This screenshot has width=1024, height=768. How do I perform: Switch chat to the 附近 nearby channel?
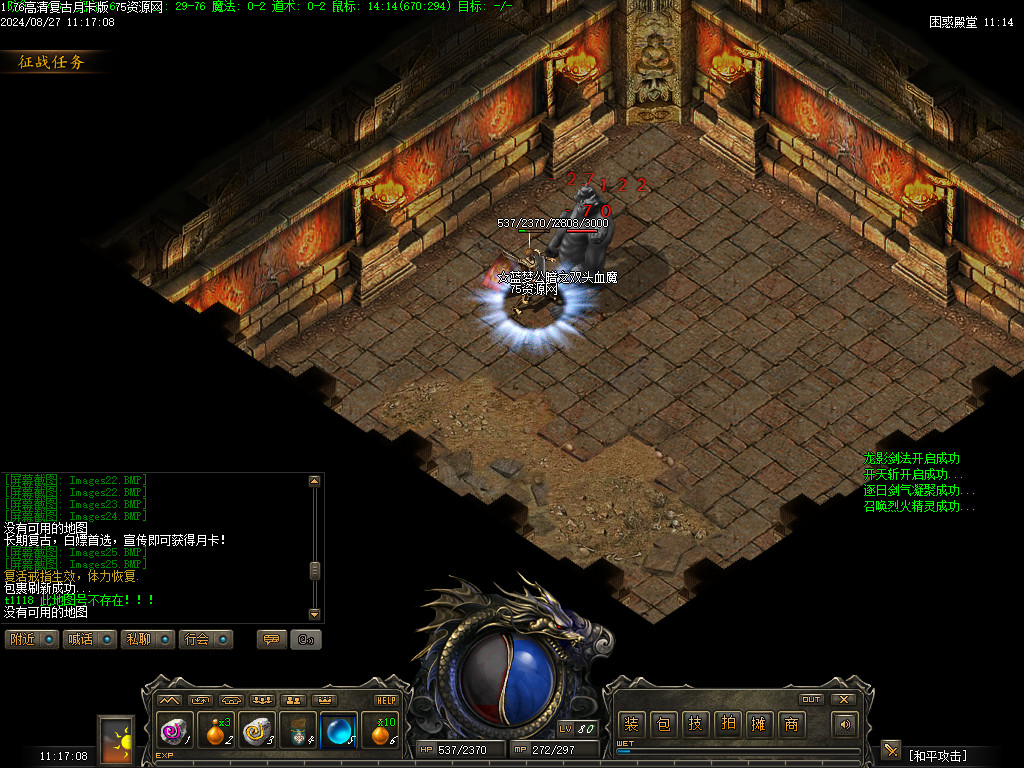[x=31, y=639]
